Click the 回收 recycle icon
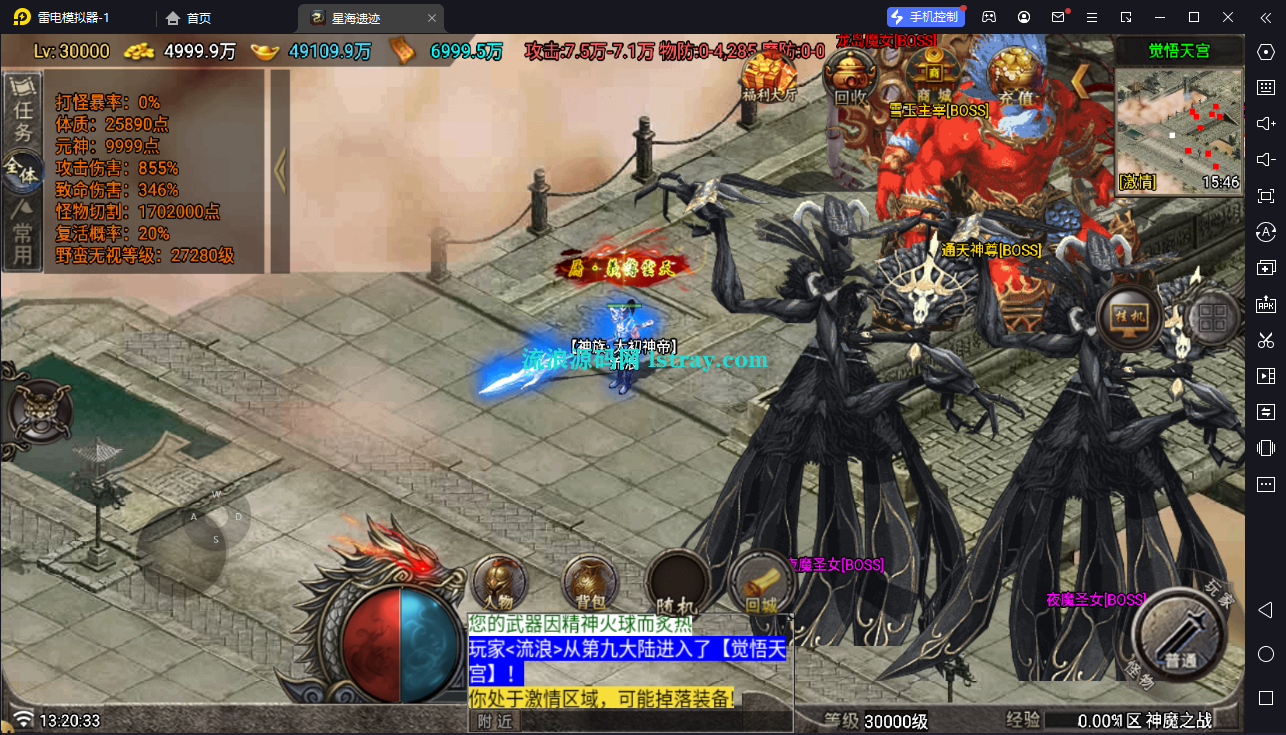The height and width of the screenshot is (735, 1286). point(850,73)
